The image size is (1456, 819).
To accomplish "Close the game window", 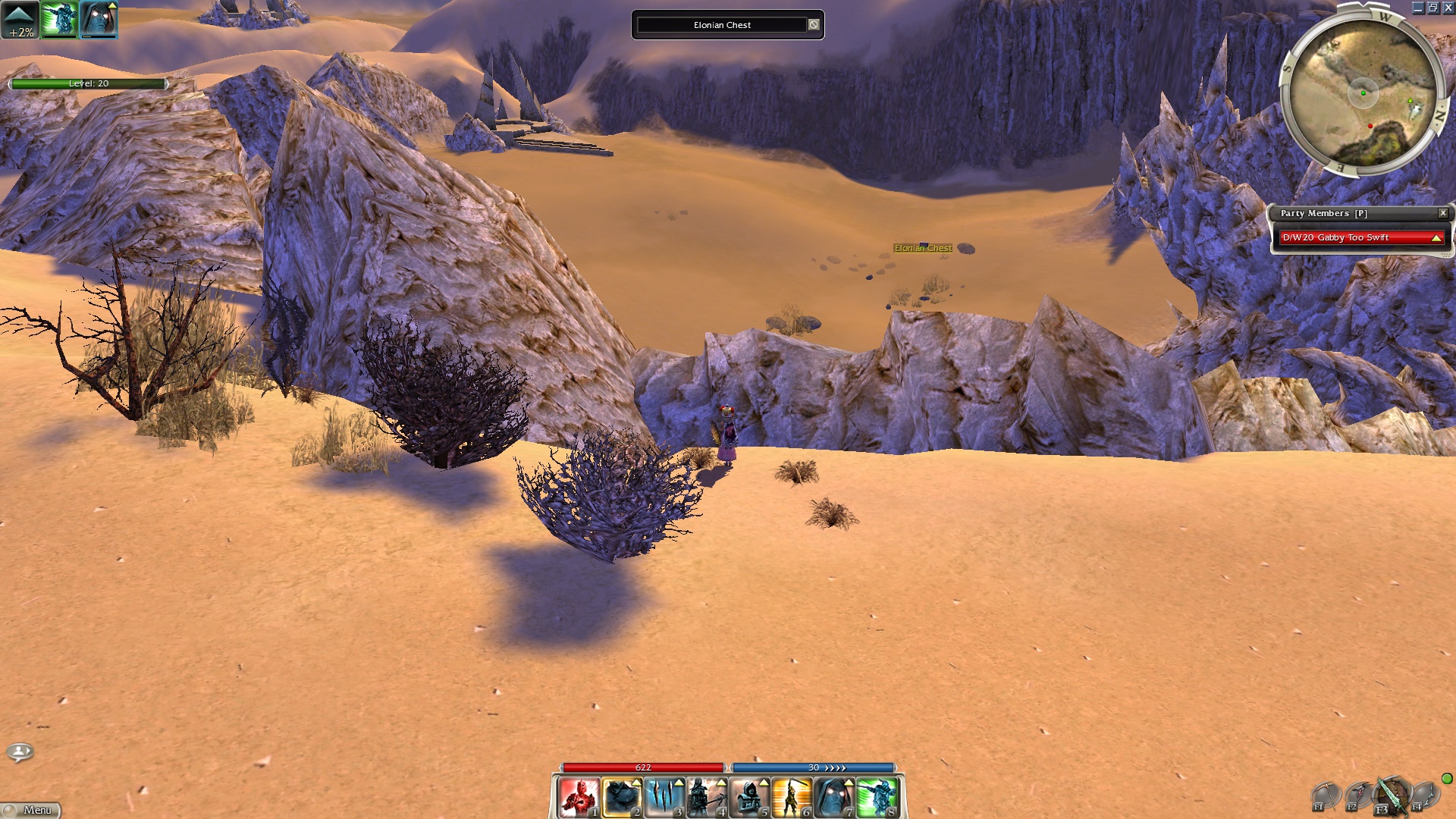I will pyautogui.click(x=1448, y=8).
